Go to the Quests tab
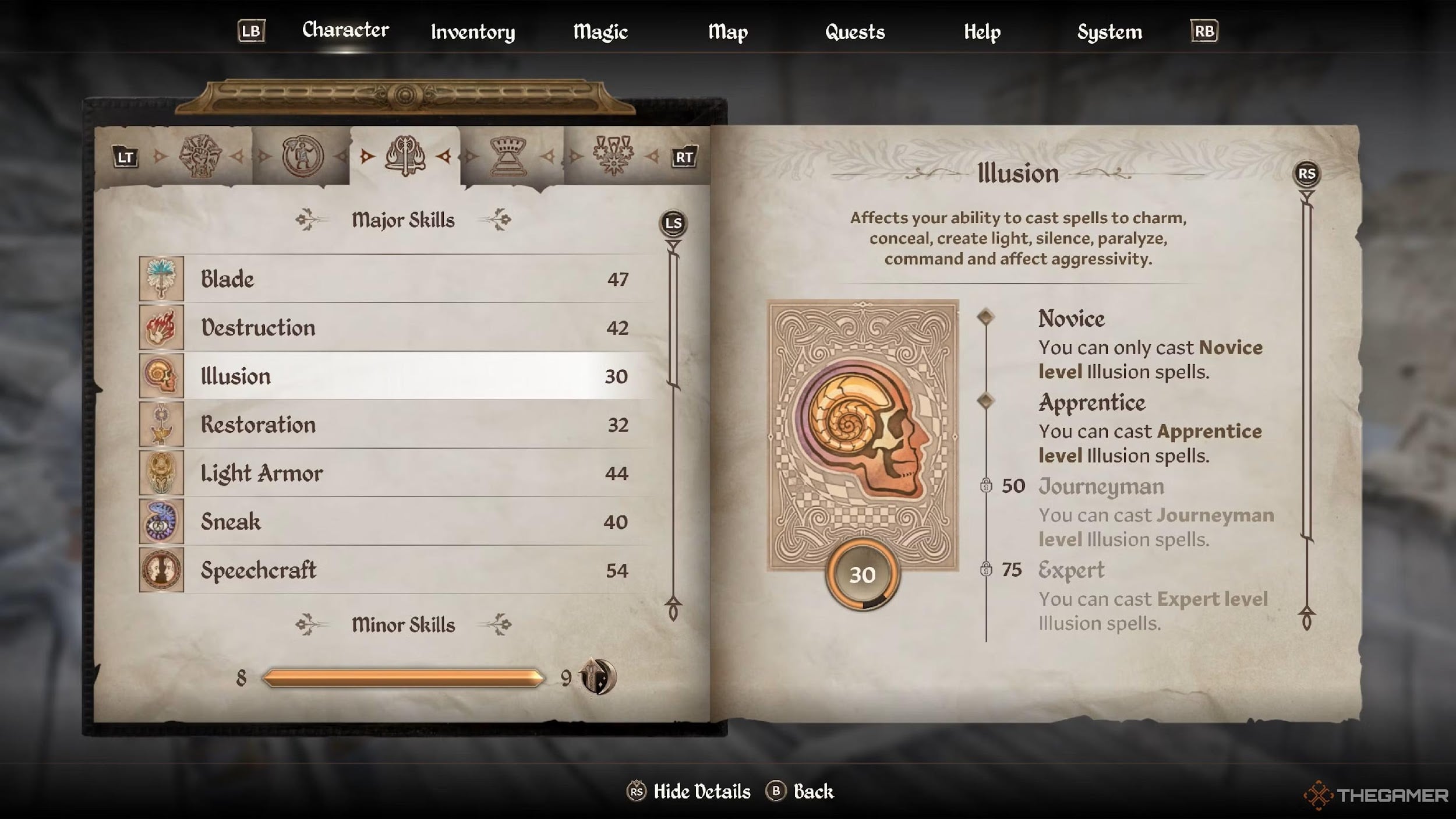The image size is (1456, 819). [854, 32]
